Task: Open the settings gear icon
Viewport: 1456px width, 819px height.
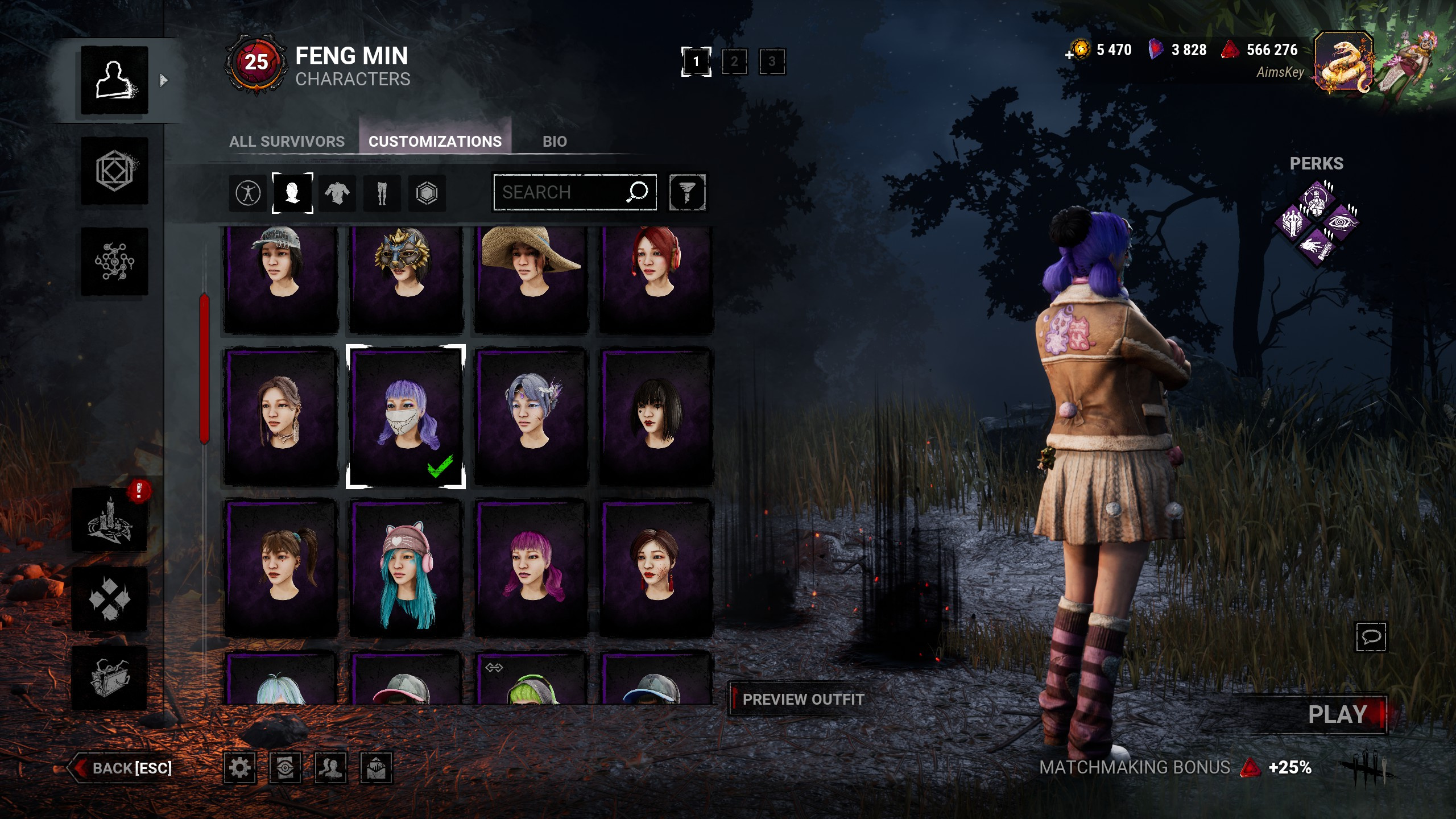Action: [239, 768]
